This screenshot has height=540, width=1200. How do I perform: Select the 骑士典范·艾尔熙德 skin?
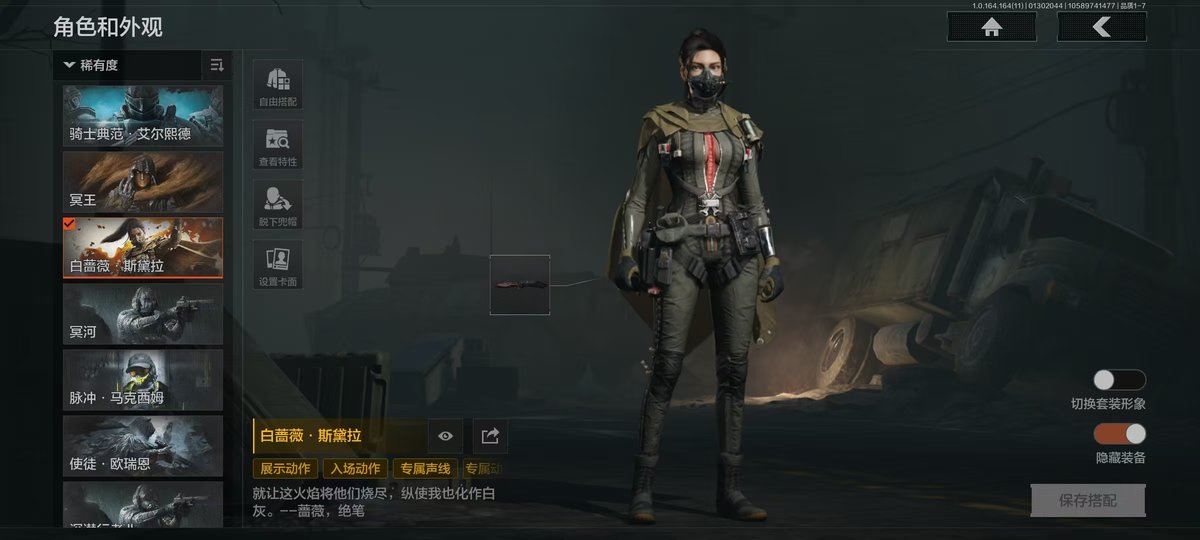143,115
